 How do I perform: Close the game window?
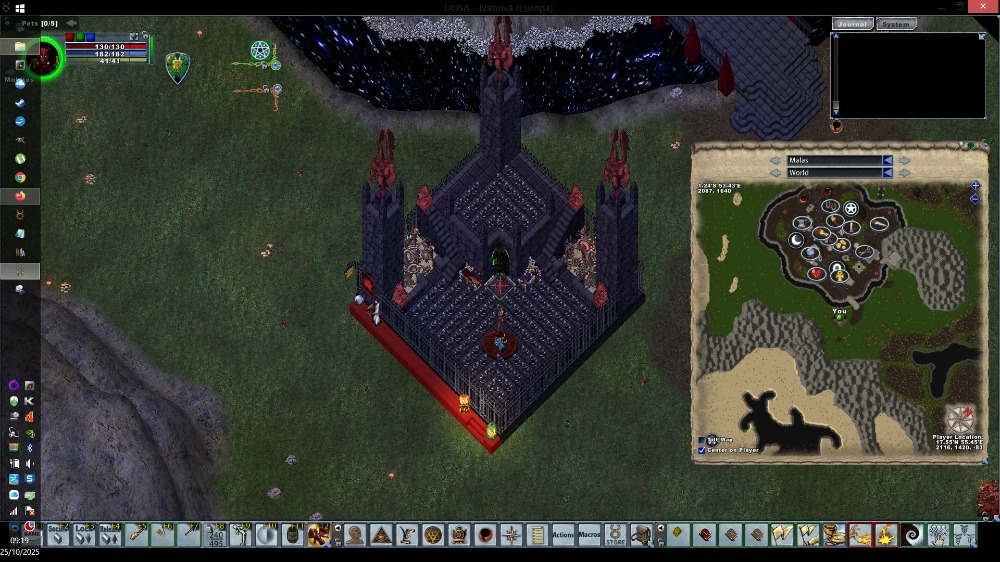pyautogui.click(x=985, y=7)
